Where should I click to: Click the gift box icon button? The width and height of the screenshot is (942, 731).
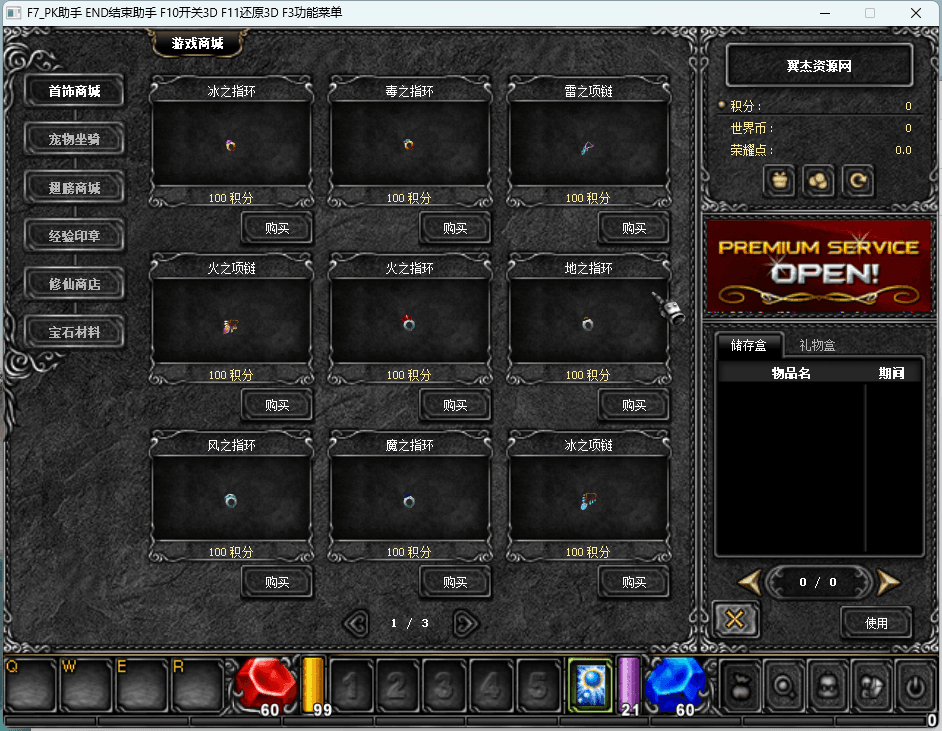(780, 181)
